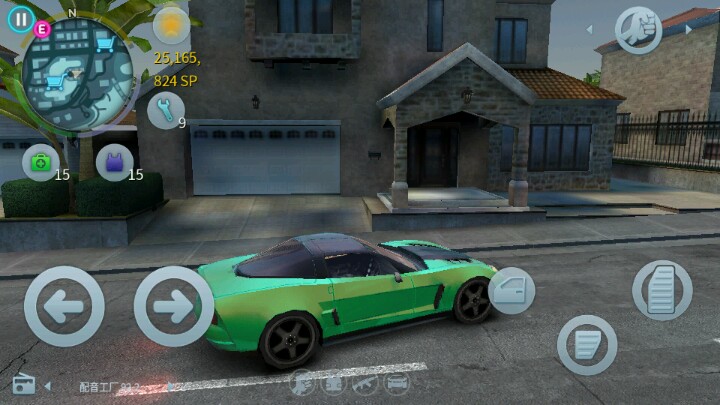Use the green medkit item

40,162
